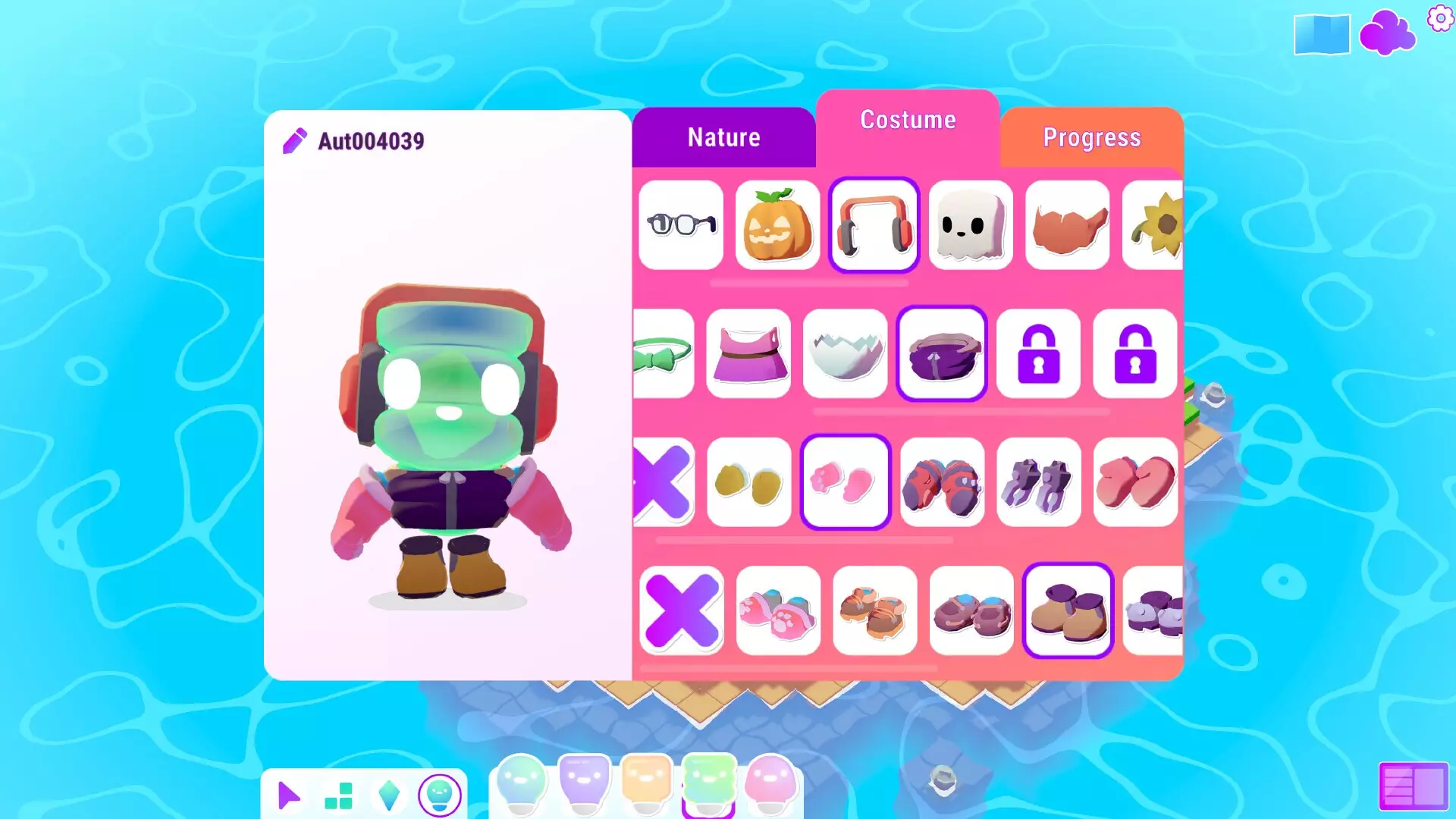Open the book journal
The image size is (1456, 819).
click(1321, 33)
